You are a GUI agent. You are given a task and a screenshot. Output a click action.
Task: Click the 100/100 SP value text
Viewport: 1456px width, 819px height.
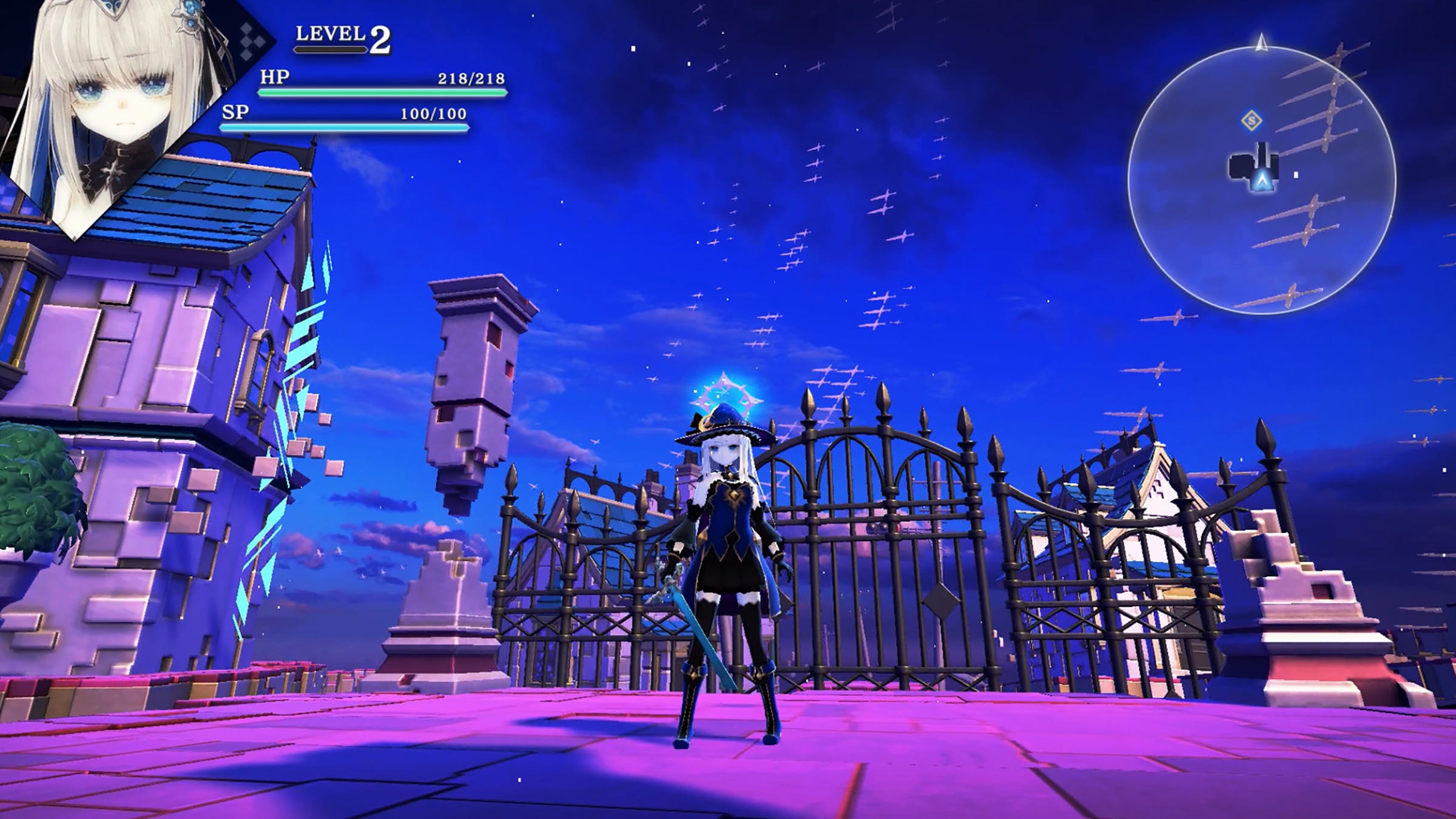(432, 115)
